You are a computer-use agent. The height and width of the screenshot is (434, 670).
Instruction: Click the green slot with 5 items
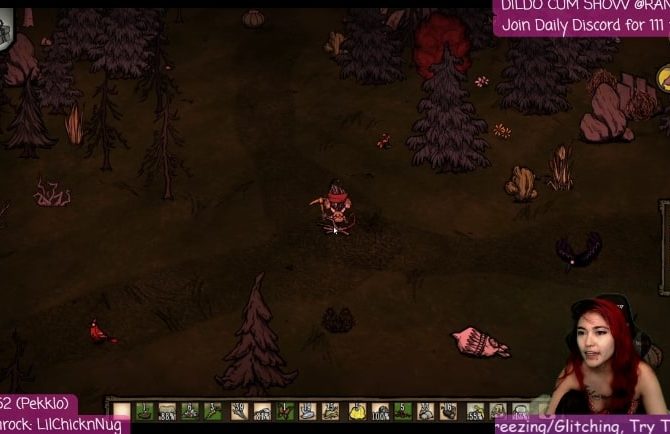click(x=402, y=410)
